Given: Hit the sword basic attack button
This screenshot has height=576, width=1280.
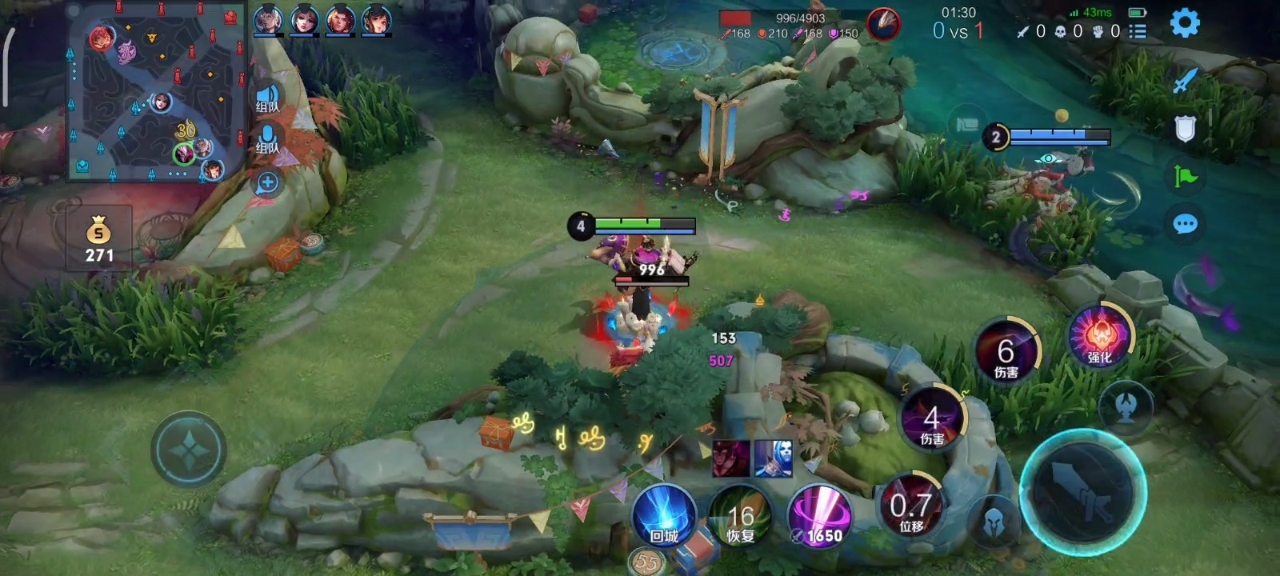Looking at the screenshot, I should [x=1083, y=493].
